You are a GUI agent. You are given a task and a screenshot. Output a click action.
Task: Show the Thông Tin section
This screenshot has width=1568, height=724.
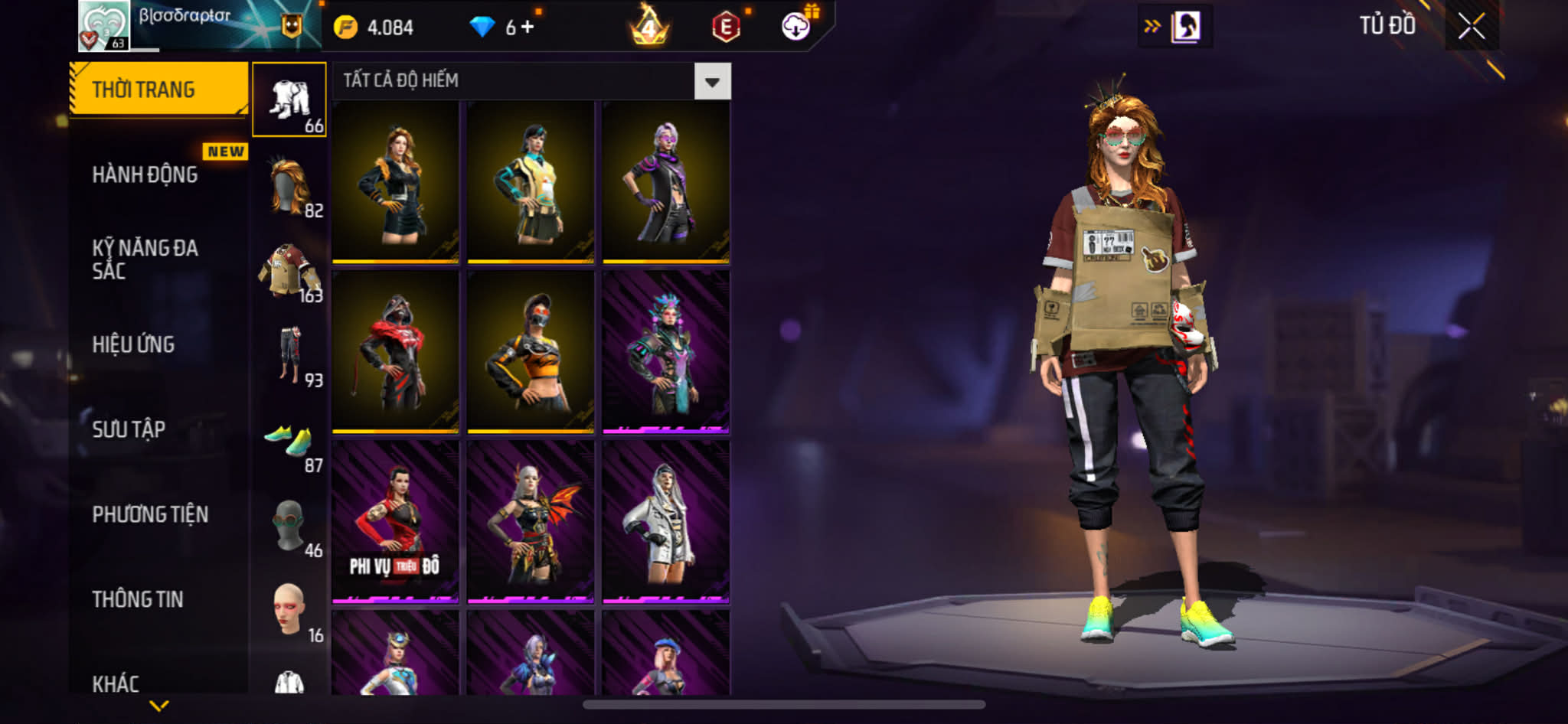tap(138, 599)
